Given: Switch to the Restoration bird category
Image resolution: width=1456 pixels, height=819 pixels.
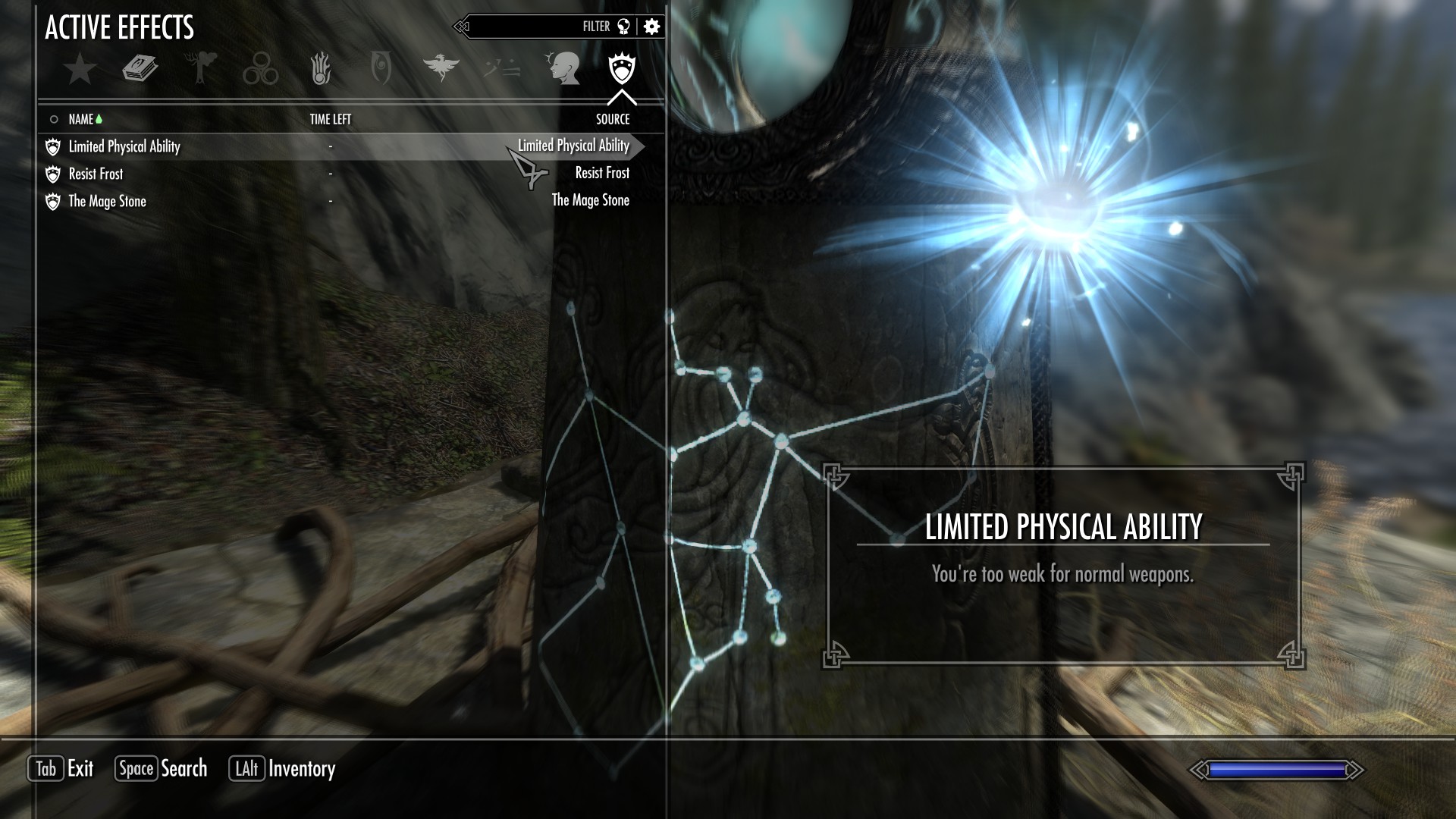Looking at the screenshot, I should [x=441, y=69].
